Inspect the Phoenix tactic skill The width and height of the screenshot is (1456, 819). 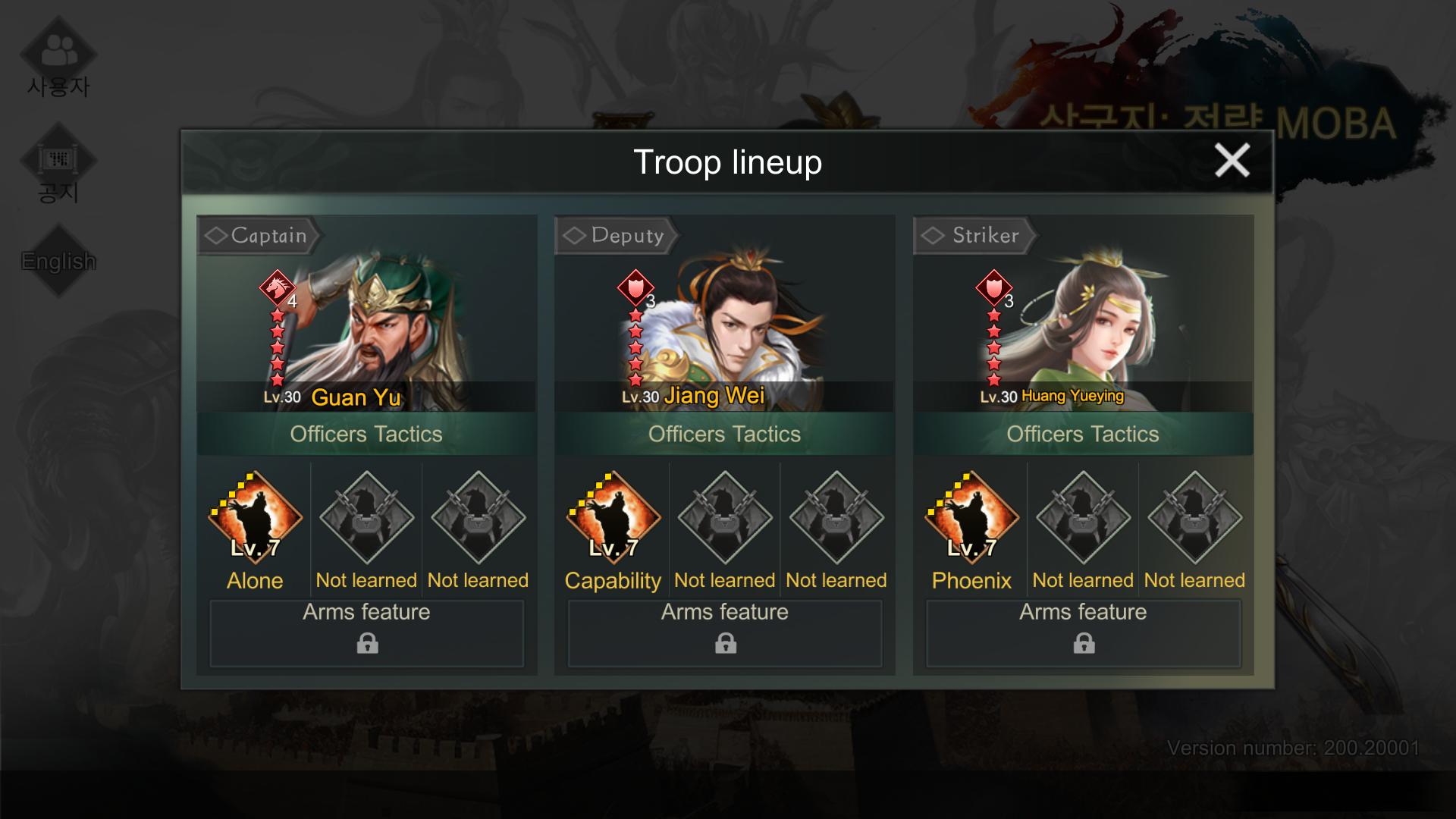click(971, 519)
